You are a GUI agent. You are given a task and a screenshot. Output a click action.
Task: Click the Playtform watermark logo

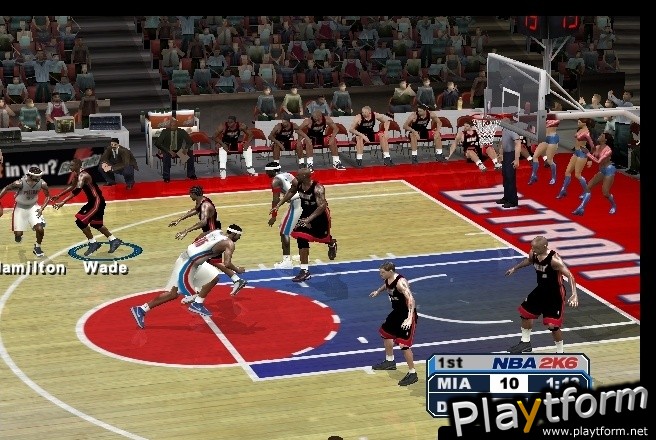(548, 410)
